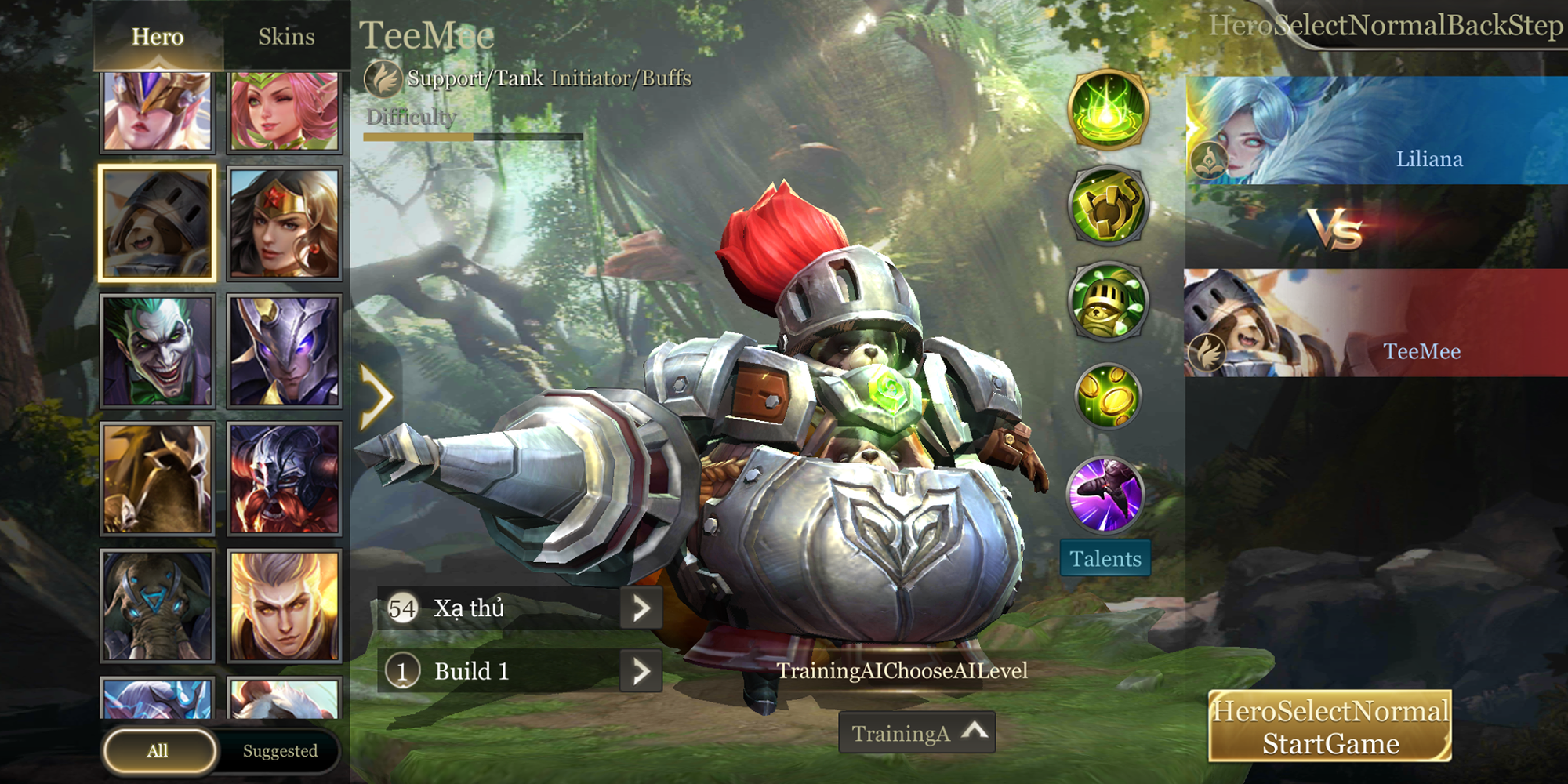The width and height of the screenshot is (1568, 784).
Task: View the purple talent spell icon
Action: pos(1106,495)
